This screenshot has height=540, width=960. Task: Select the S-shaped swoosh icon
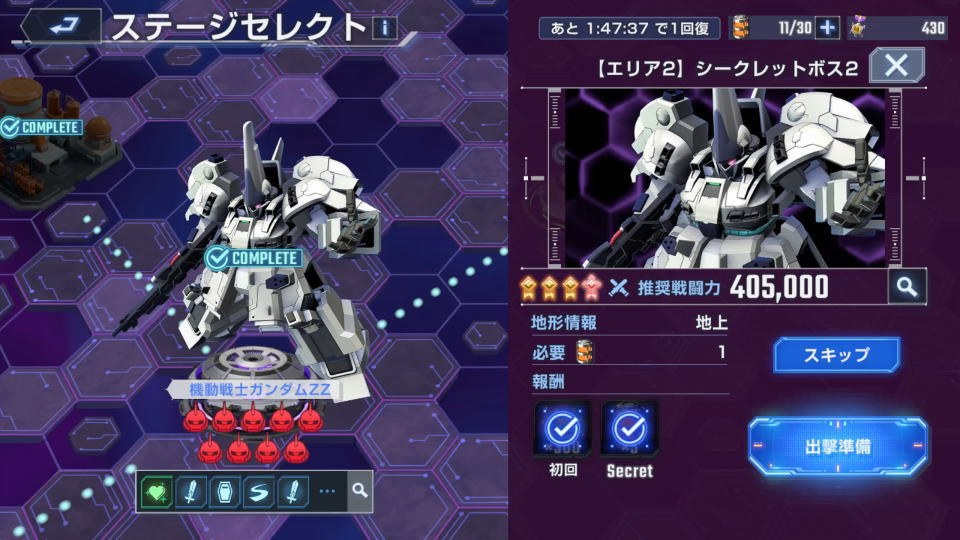coord(257,491)
